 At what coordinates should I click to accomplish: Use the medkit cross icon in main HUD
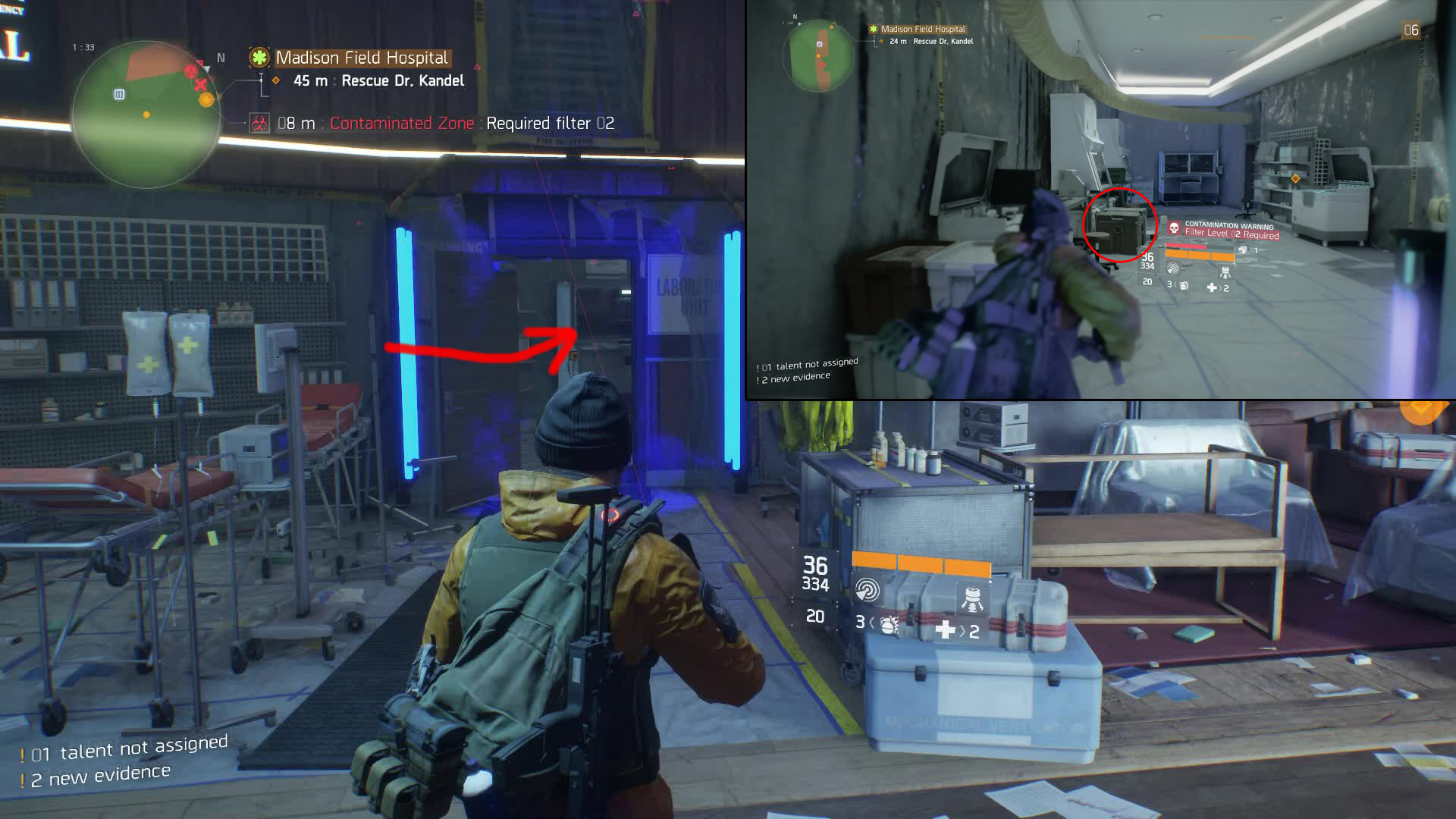pos(945,629)
